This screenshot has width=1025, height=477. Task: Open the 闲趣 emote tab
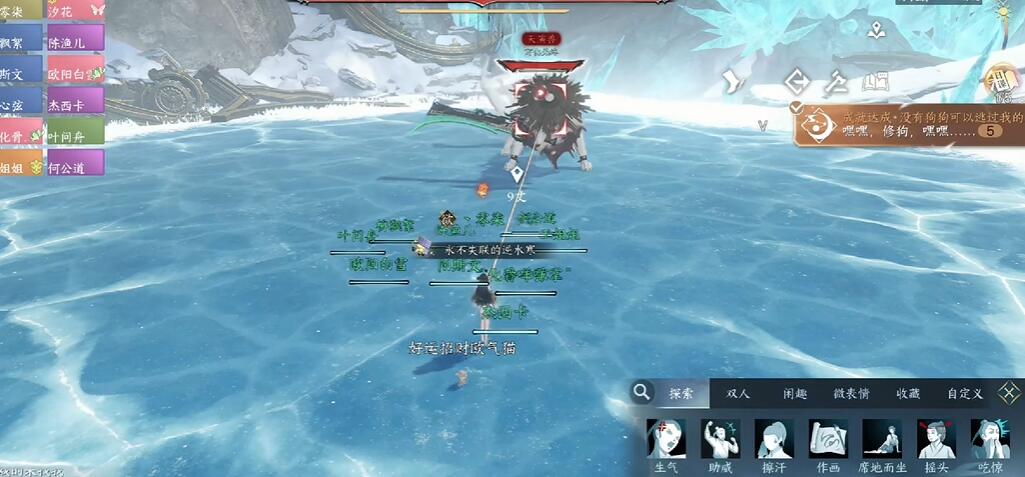tap(795, 394)
